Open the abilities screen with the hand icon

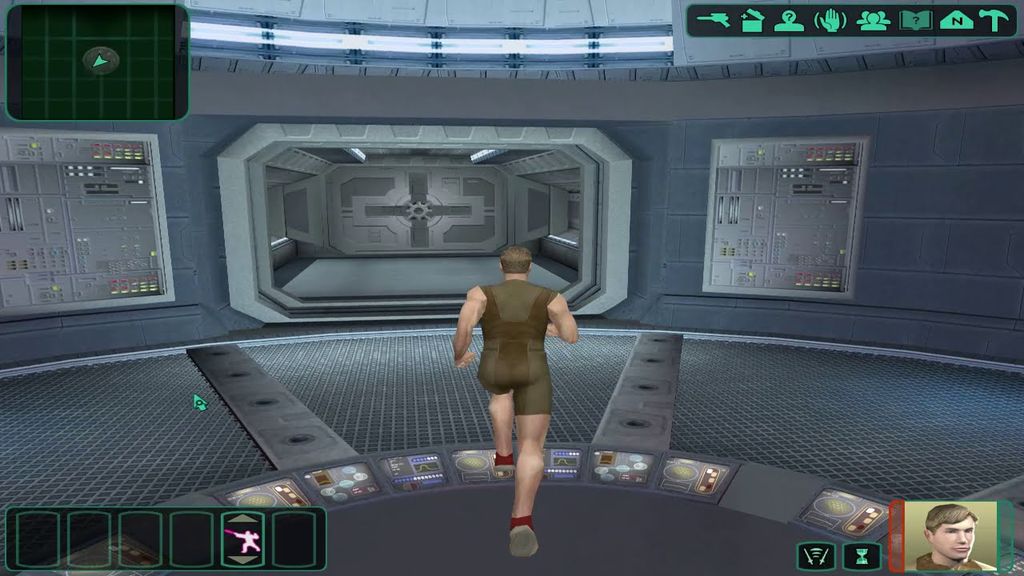(830, 20)
